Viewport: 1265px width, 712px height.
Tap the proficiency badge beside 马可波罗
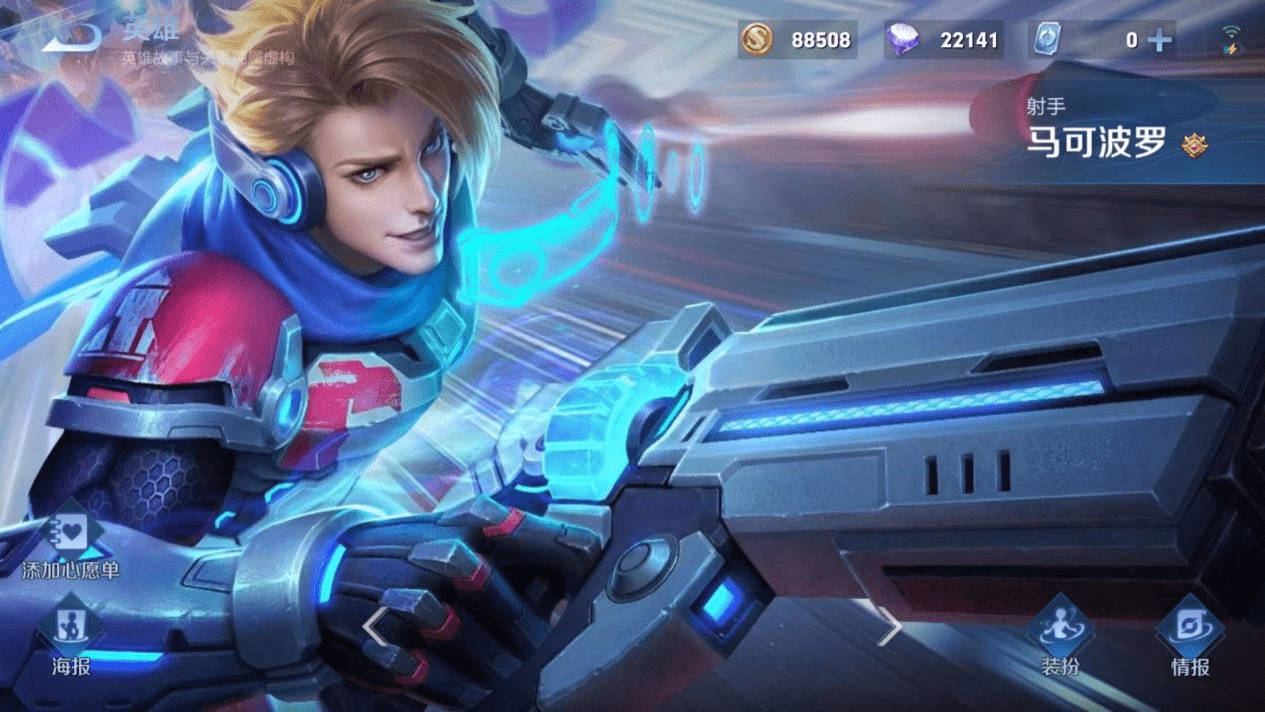point(1194,145)
